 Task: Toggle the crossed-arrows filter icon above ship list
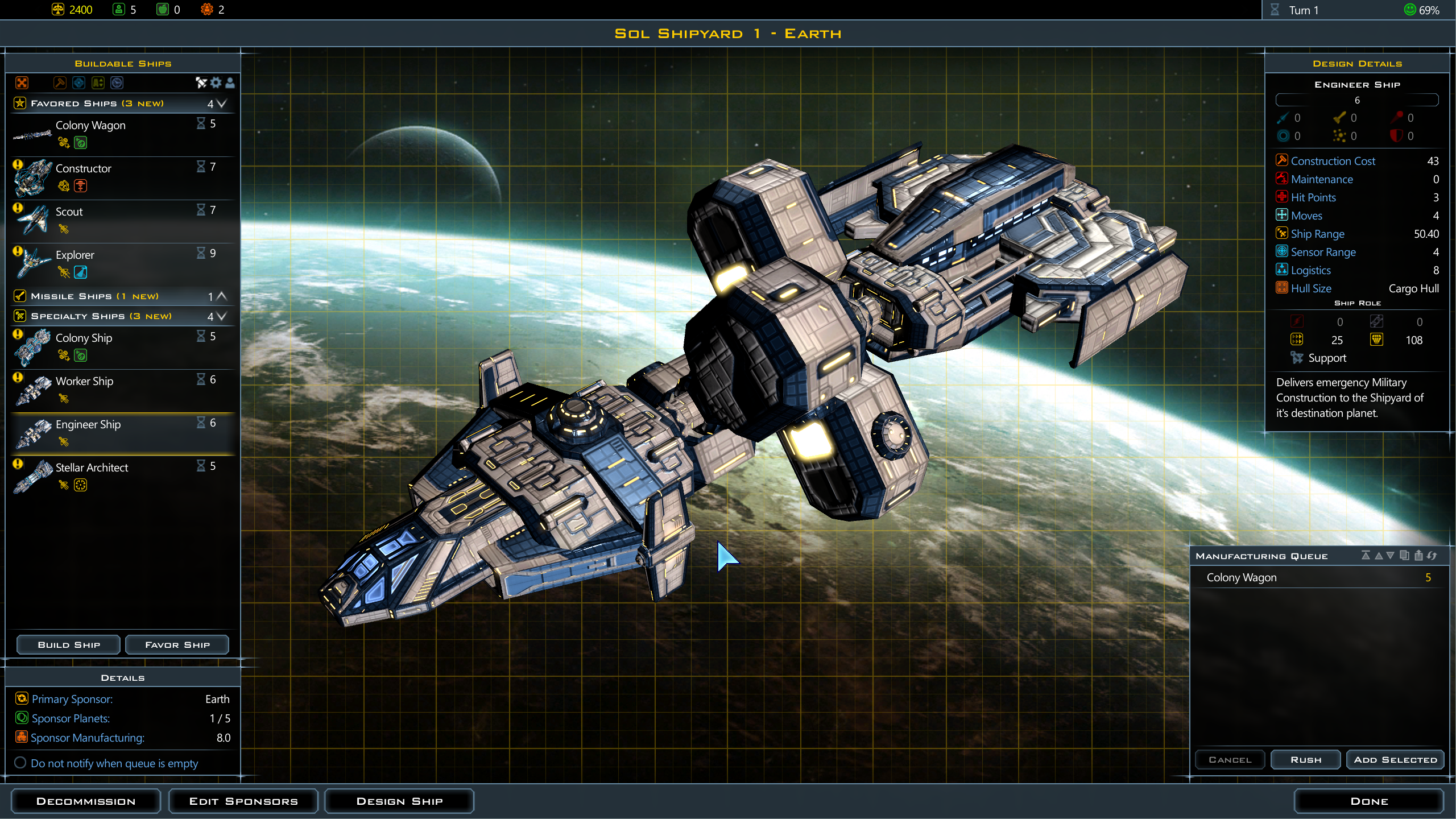click(200, 83)
